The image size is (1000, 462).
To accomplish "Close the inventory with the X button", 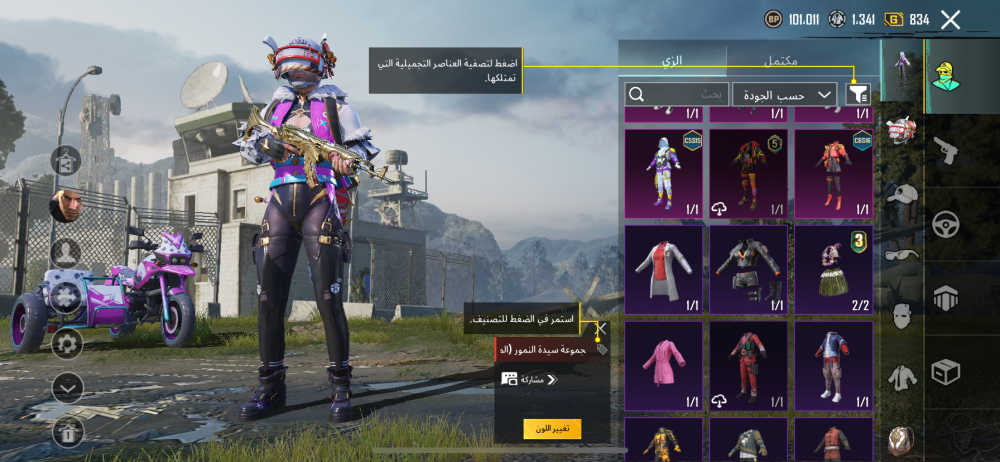I will tap(950, 19).
